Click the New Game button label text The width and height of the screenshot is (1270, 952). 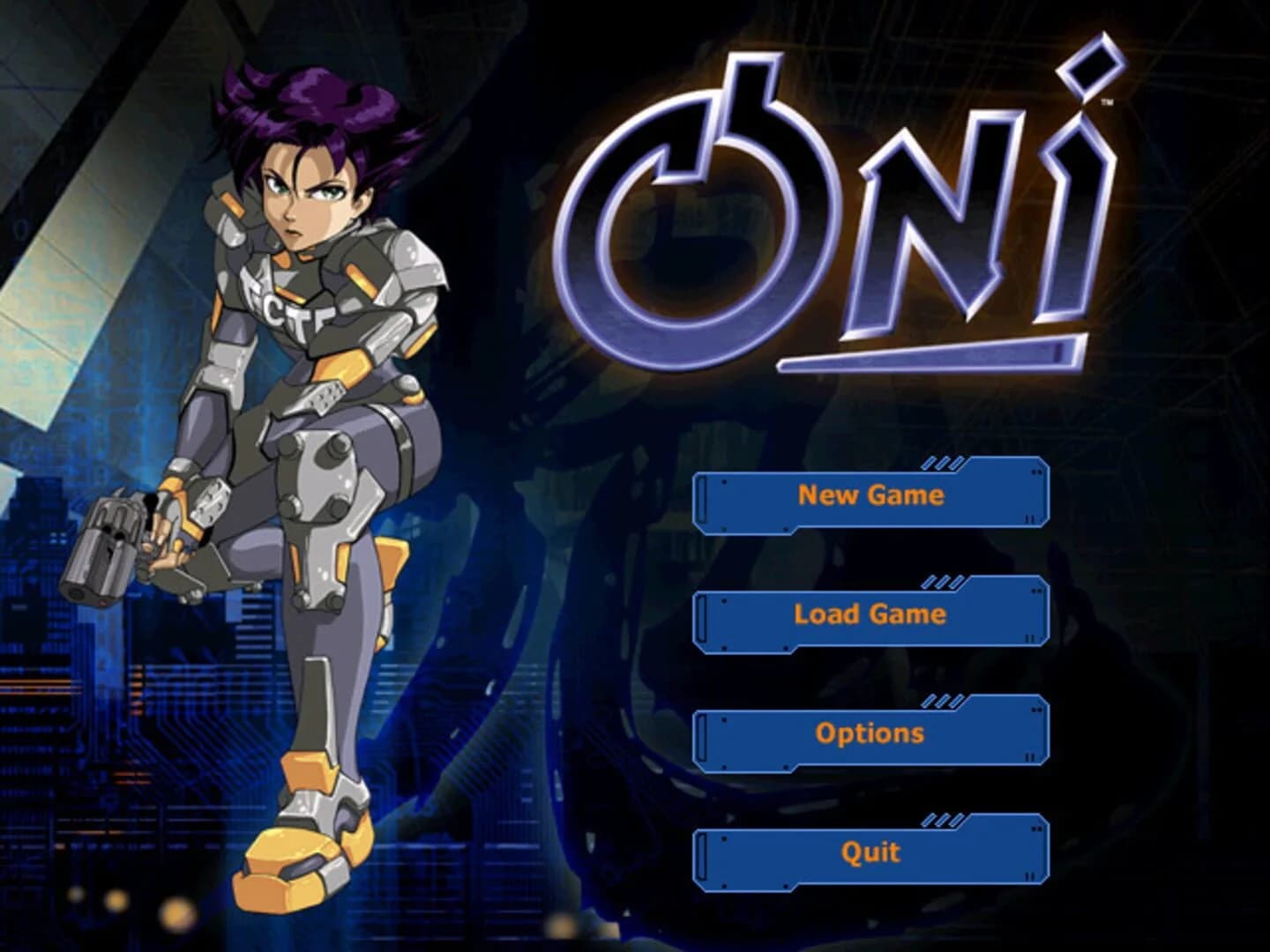869,496
